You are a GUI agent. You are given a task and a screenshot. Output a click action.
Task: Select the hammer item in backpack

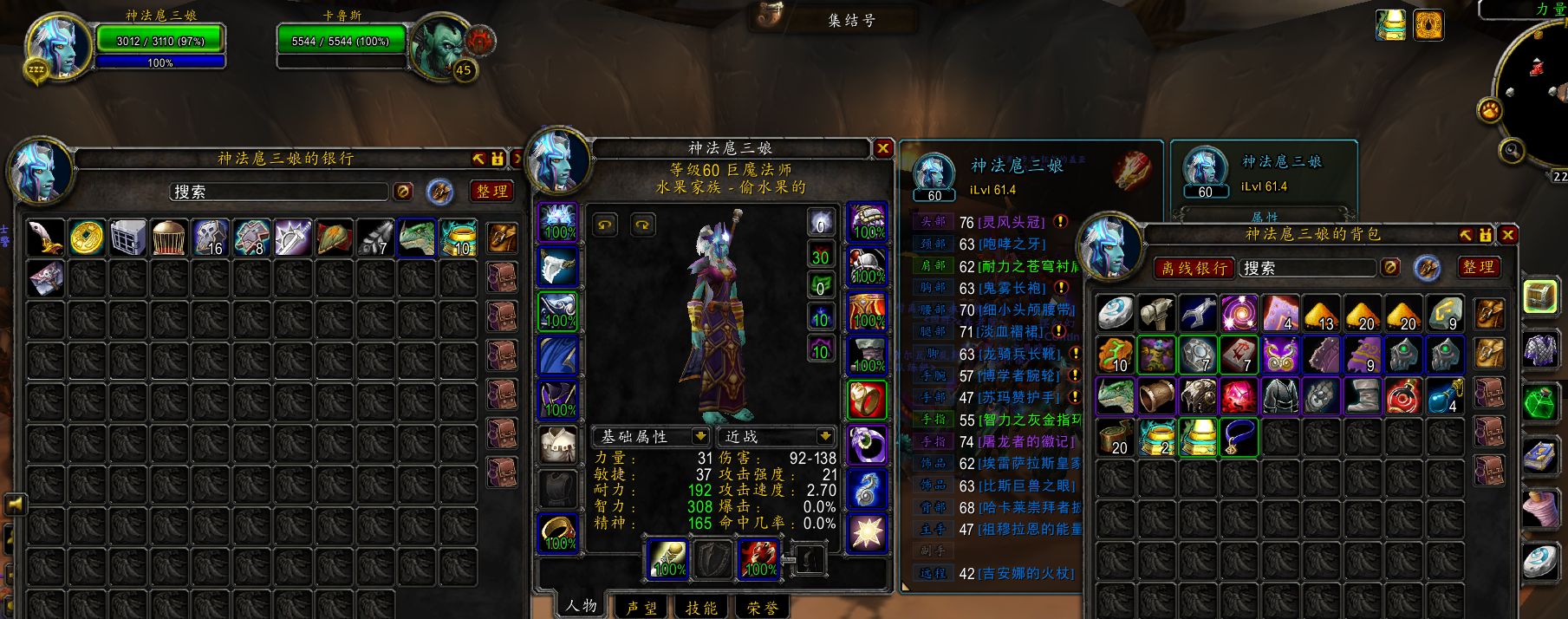click(x=1156, y=313)
